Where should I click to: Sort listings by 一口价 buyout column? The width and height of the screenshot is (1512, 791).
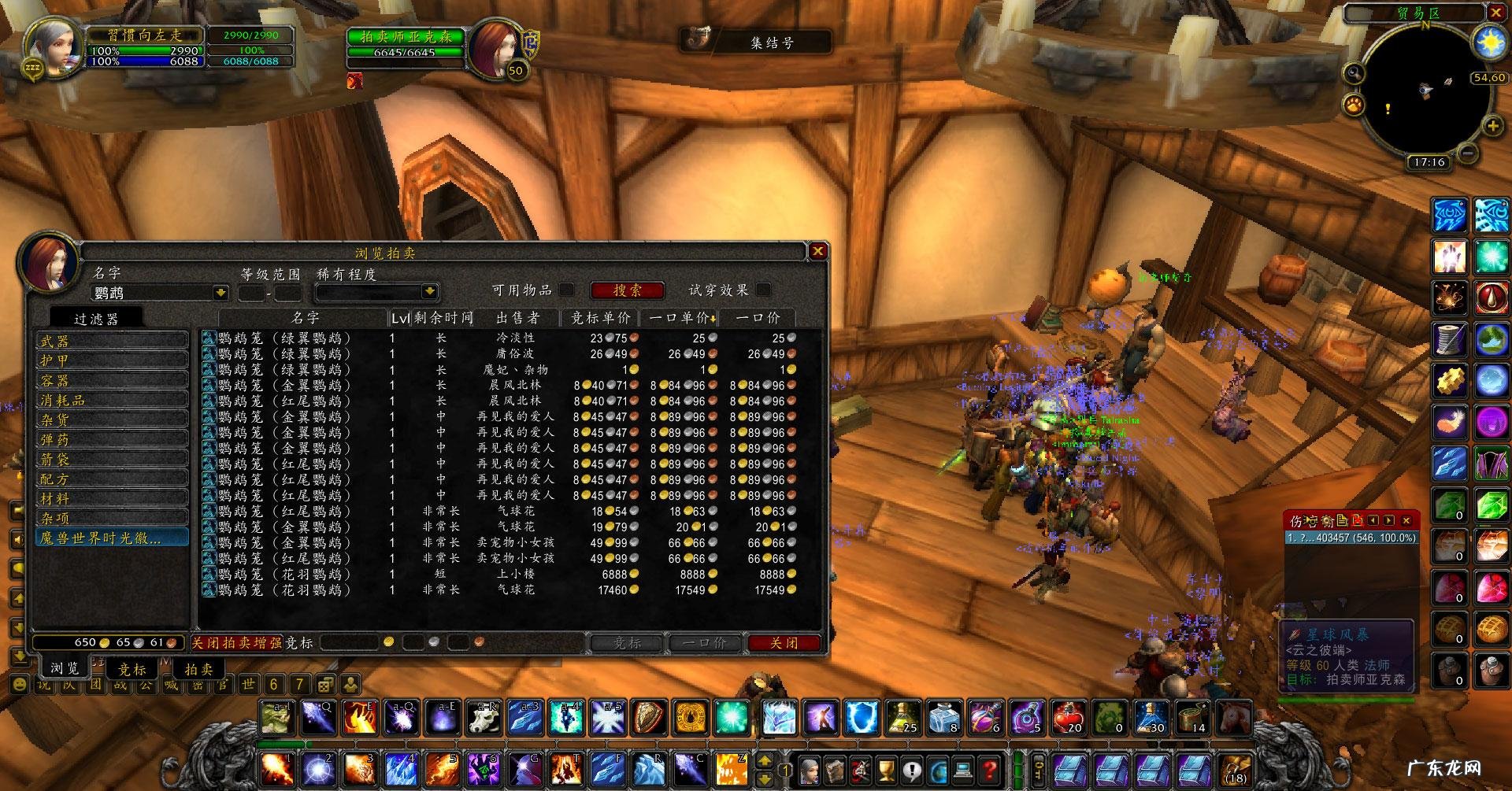(758, 317)
